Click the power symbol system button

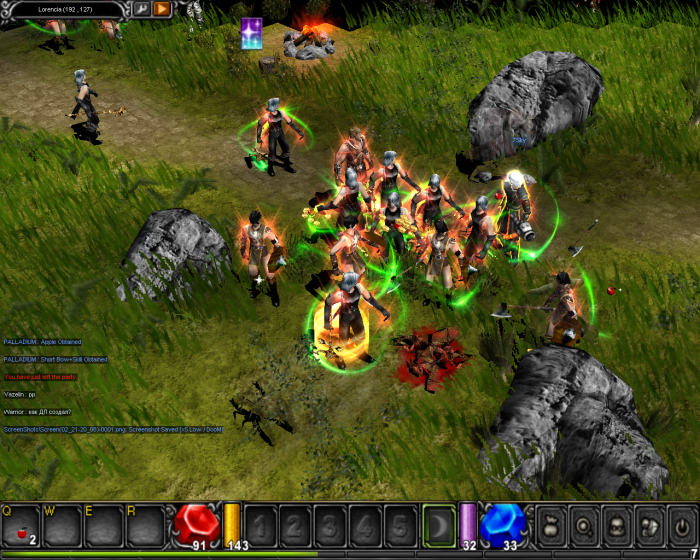pyautogui.click(x=682, y=525)
